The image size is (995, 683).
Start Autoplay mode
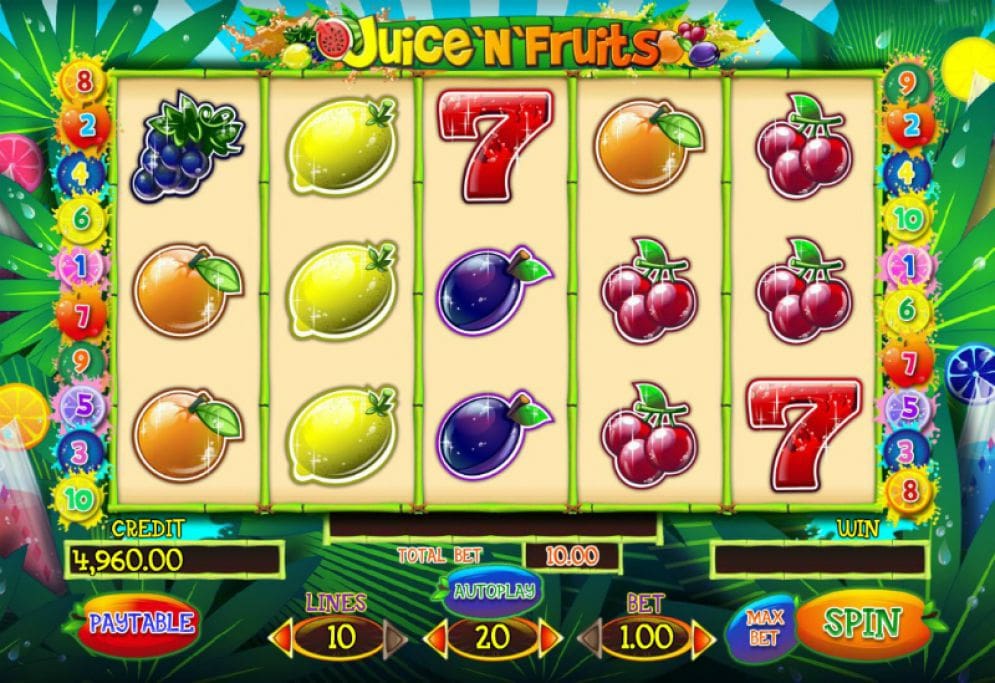493,590
